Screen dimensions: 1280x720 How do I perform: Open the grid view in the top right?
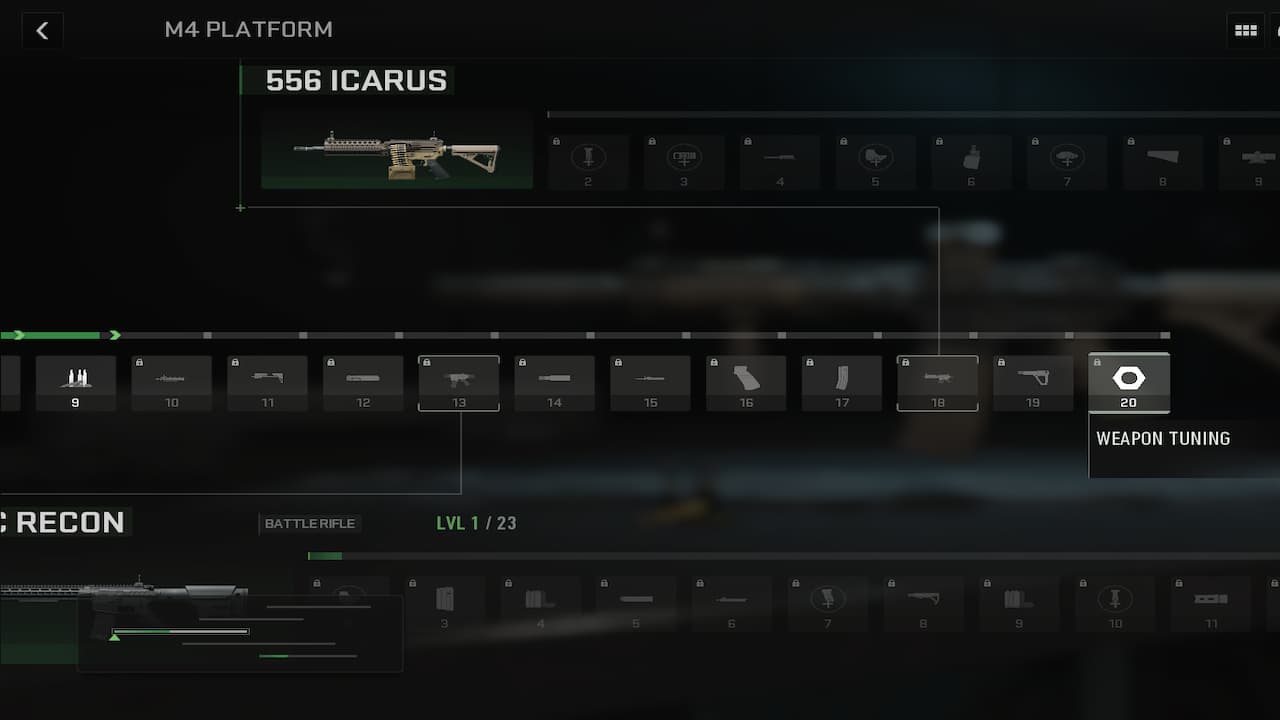1245,30
